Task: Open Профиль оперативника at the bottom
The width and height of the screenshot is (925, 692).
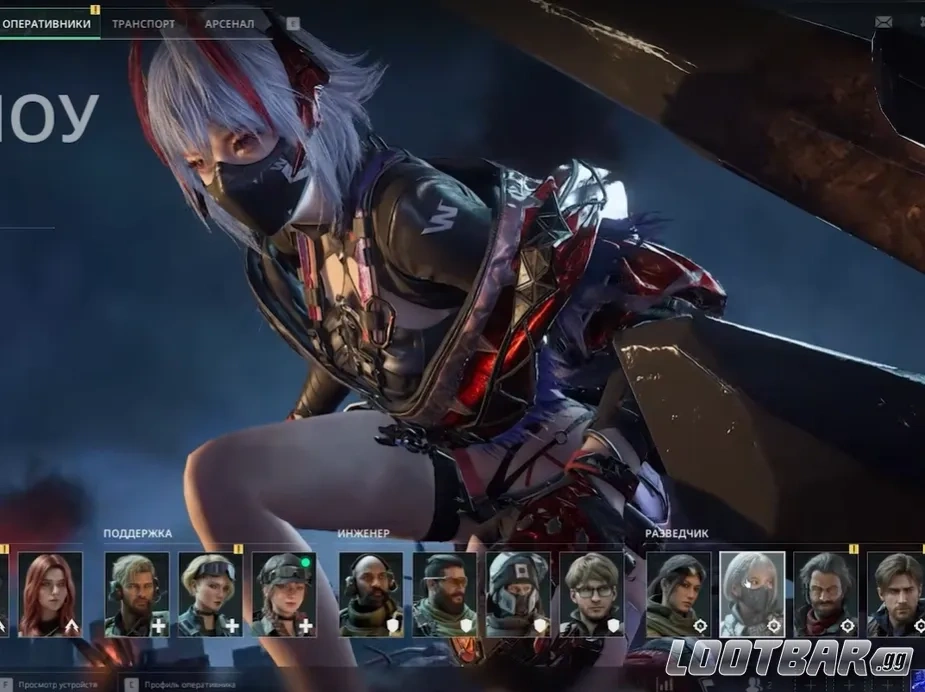Action: click(x=190, y=684)
